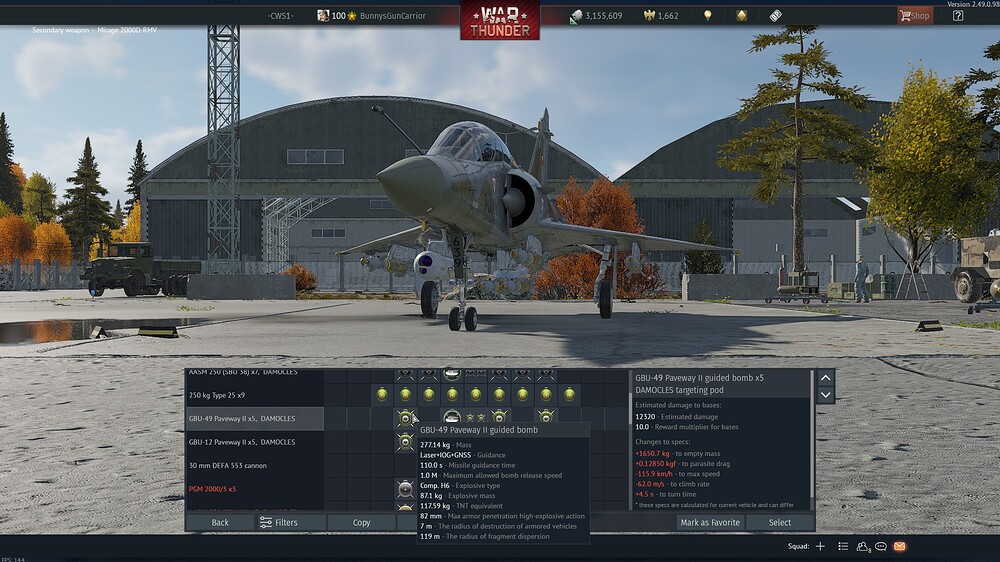Copy the selected weapon preset

[361, 522]
